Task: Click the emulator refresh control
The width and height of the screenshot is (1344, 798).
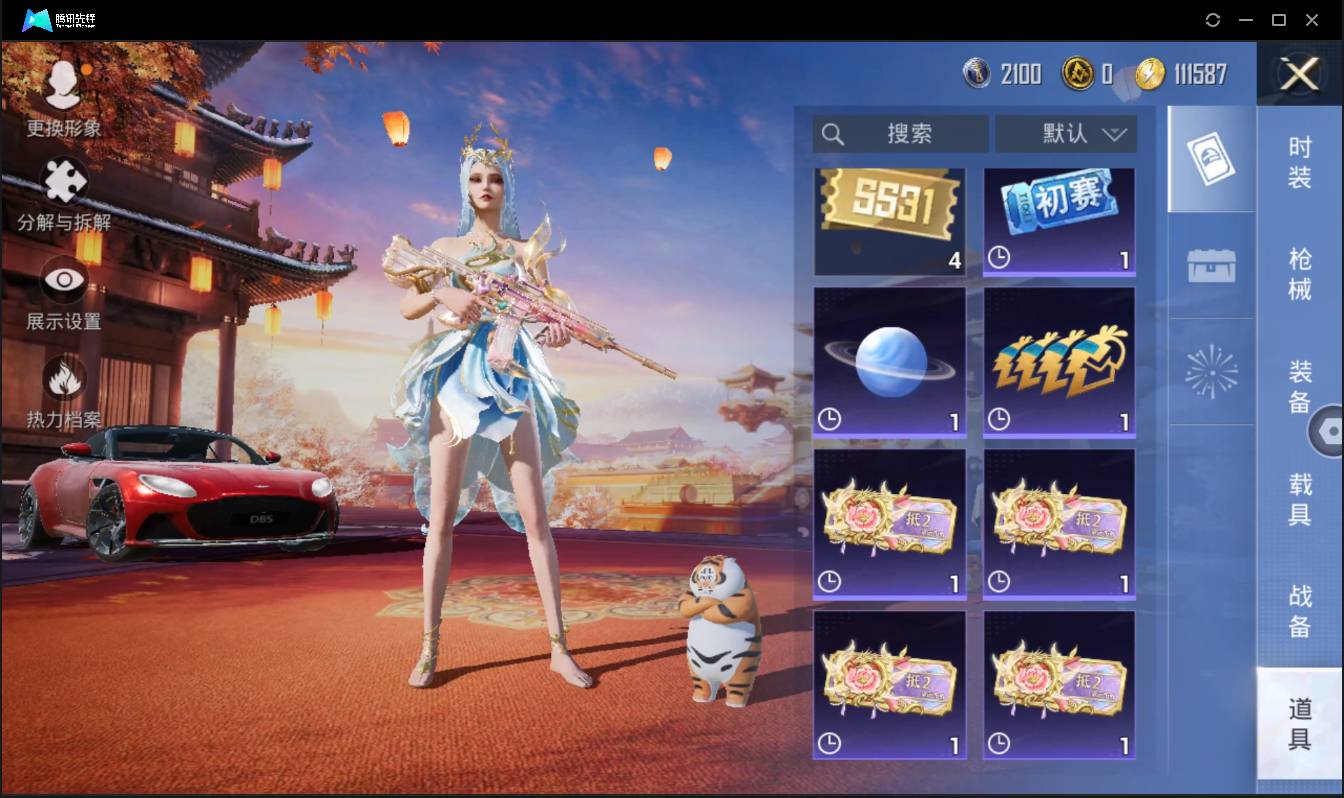Action: pos(1213,20)
